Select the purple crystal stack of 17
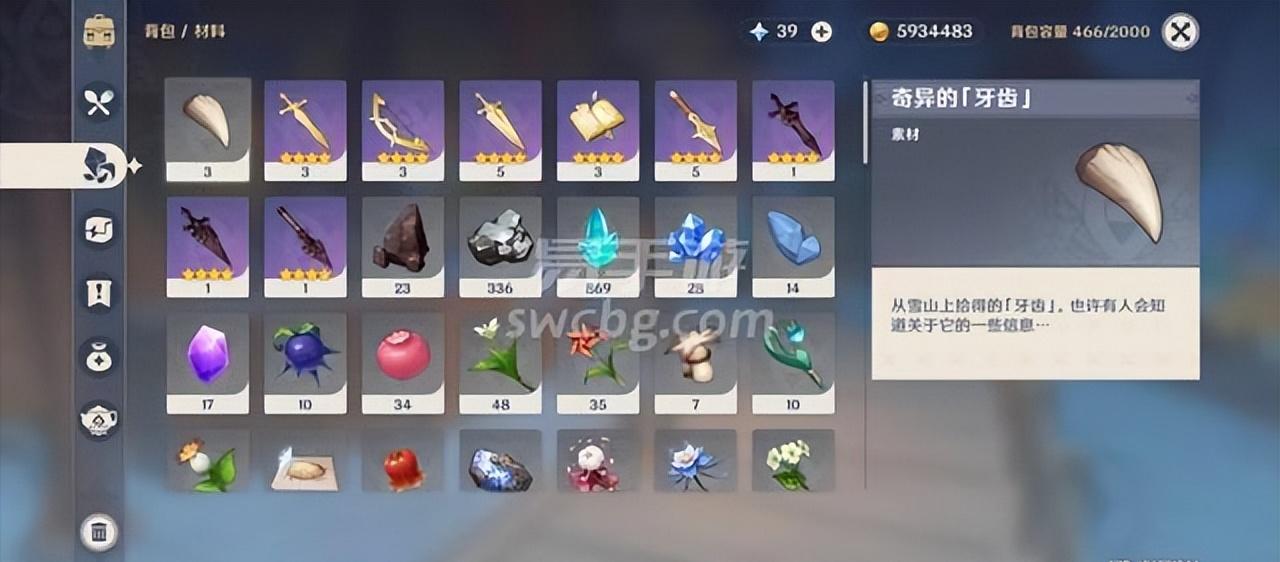 [x=208, y=362]
